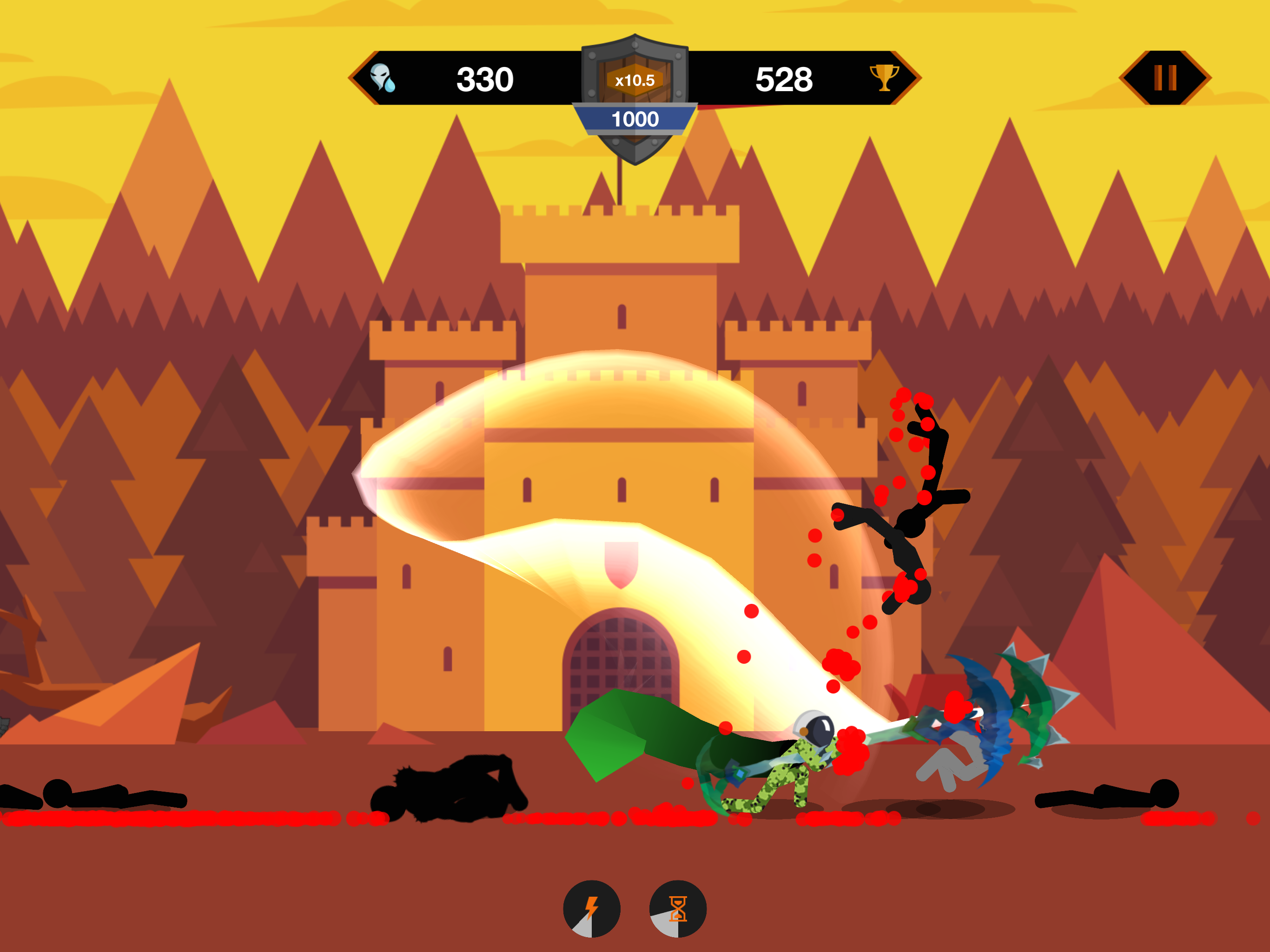This screenshot has height=952, width=1270.
Task: Tap the flying dismembered enemy stickman
Action: (x=913, y=517)
